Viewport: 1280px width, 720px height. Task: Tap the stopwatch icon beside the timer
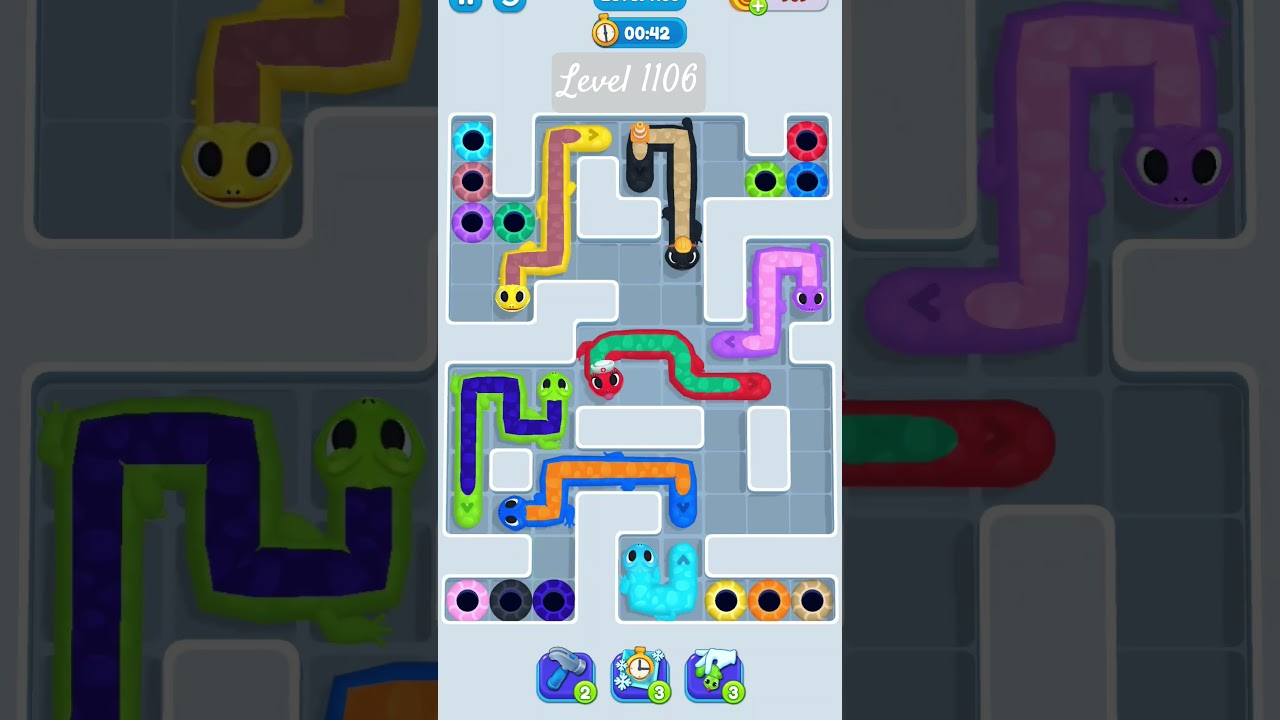(604, 32)
